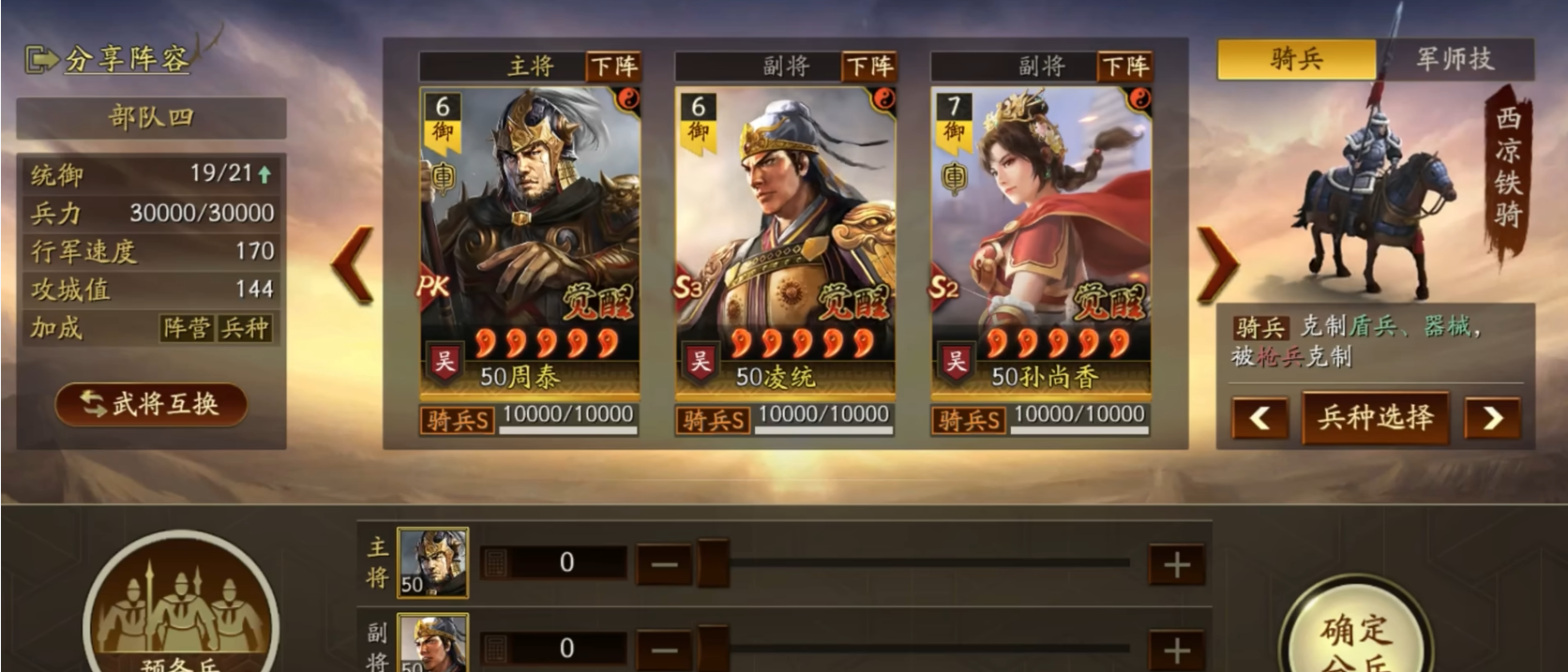Increase main general reserve troops with plus
Screen dimensions: 1568x672
(1177, 564)
